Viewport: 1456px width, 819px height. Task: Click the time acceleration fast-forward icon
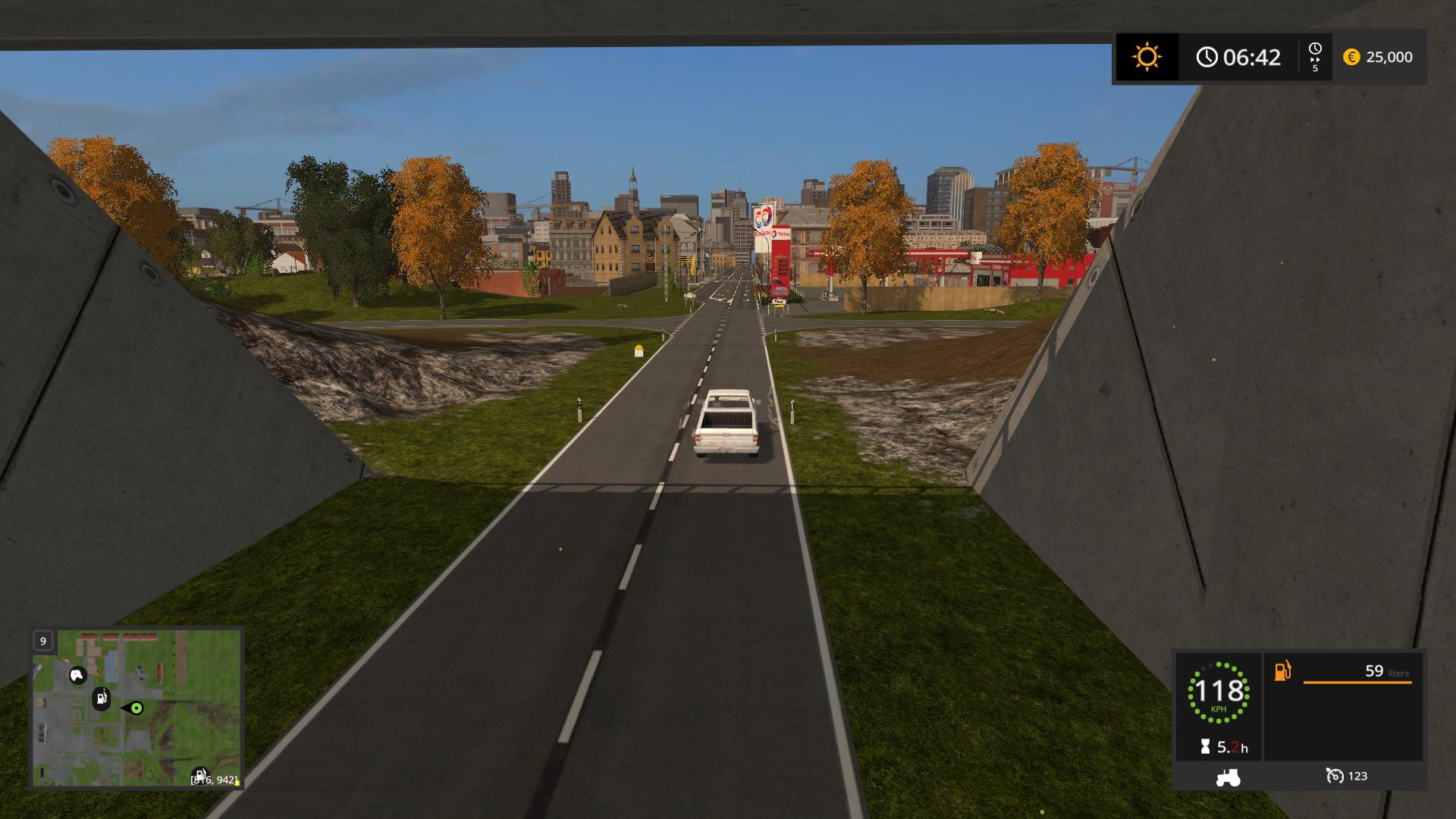pos(1315,58)
